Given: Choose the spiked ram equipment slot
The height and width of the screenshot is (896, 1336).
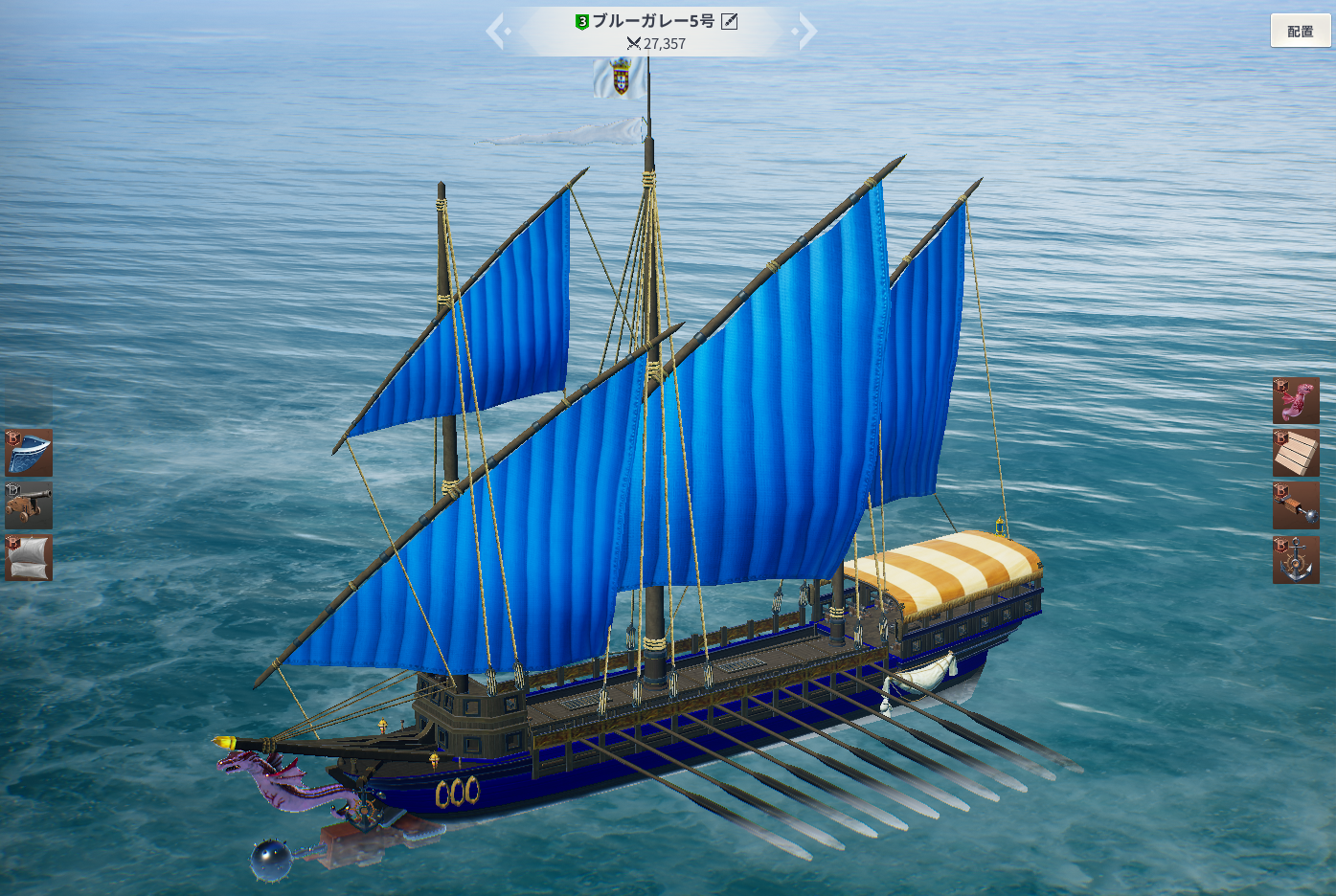Looking at the screenshot, I should tap(1296, 505).
